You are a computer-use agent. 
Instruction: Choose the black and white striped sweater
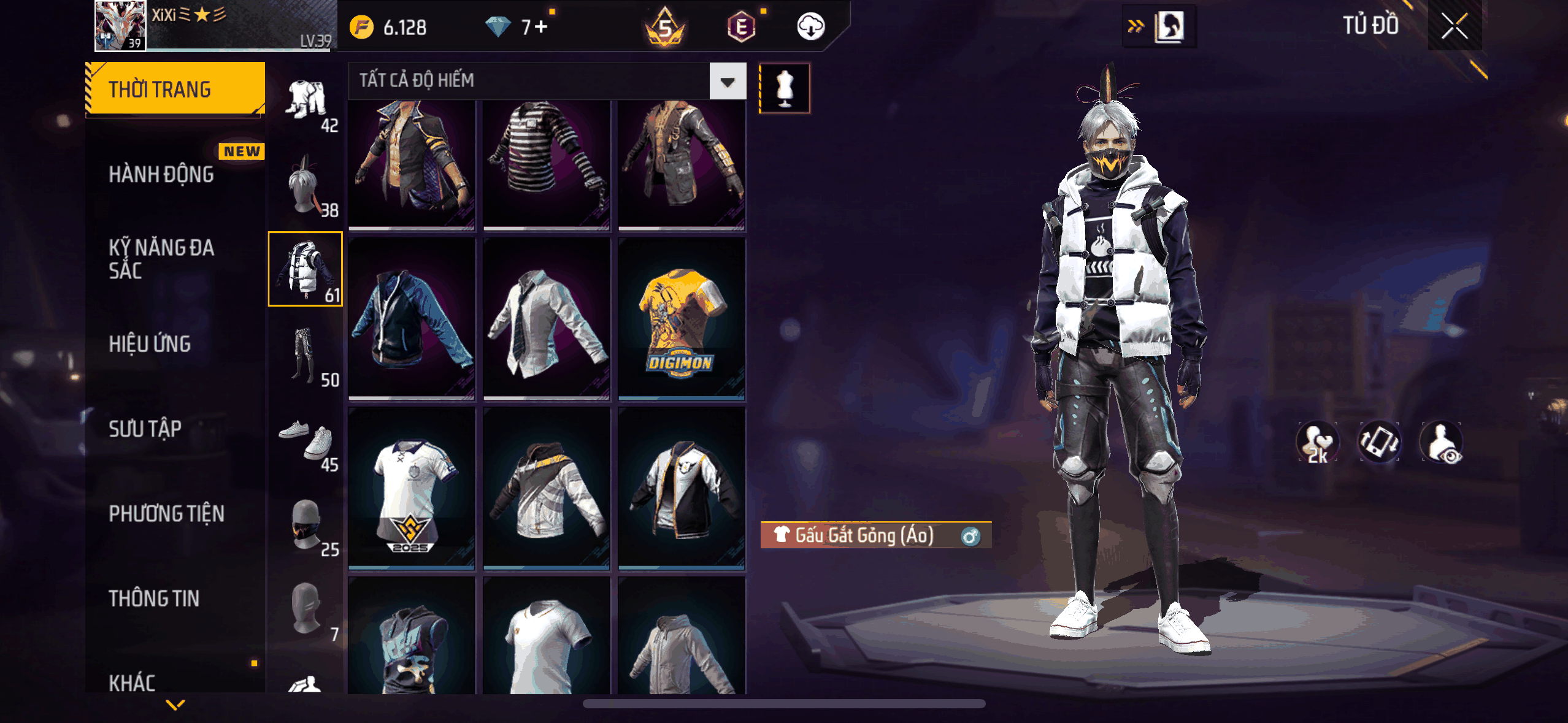(547, 166)
